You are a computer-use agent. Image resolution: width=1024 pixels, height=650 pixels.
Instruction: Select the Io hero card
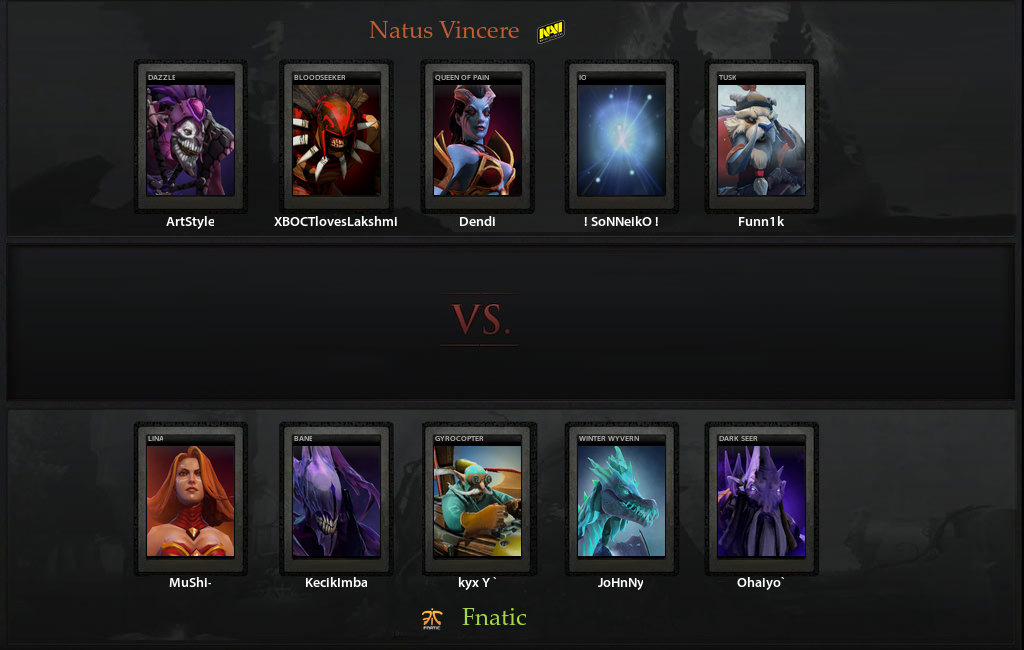coord(621,138)
